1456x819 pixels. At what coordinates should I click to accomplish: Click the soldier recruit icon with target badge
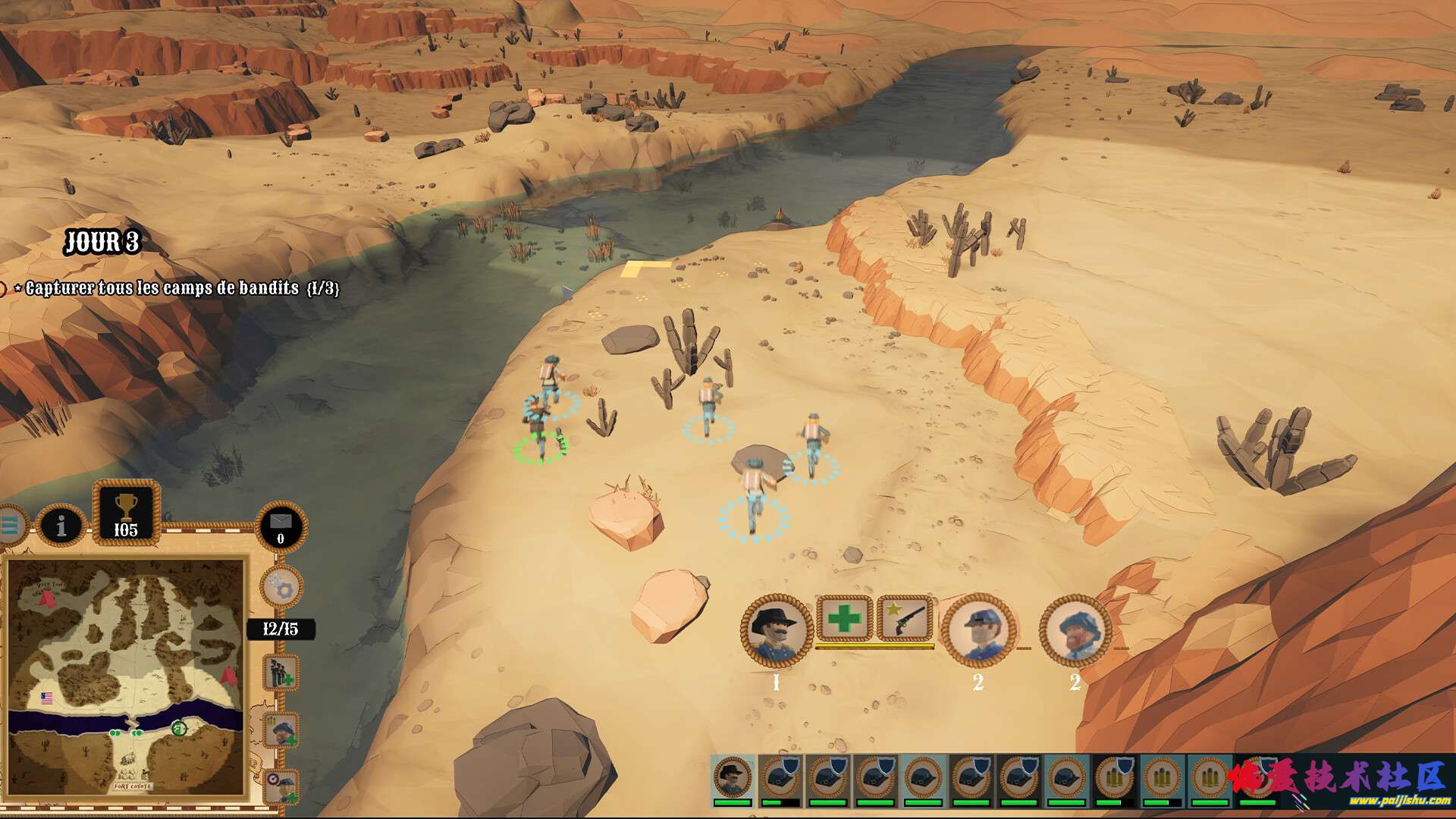[x=281, y=787]
